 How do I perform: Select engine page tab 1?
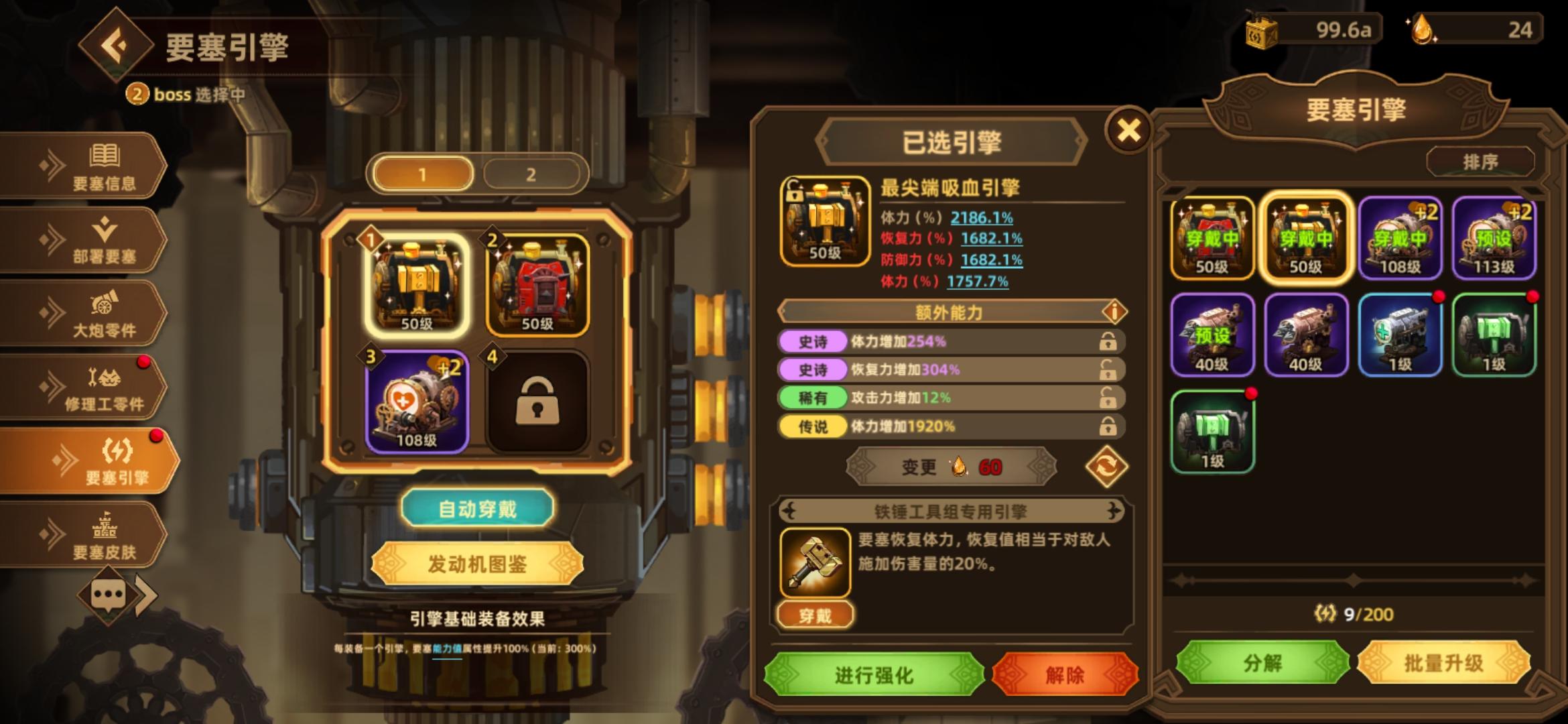[424, 174]
